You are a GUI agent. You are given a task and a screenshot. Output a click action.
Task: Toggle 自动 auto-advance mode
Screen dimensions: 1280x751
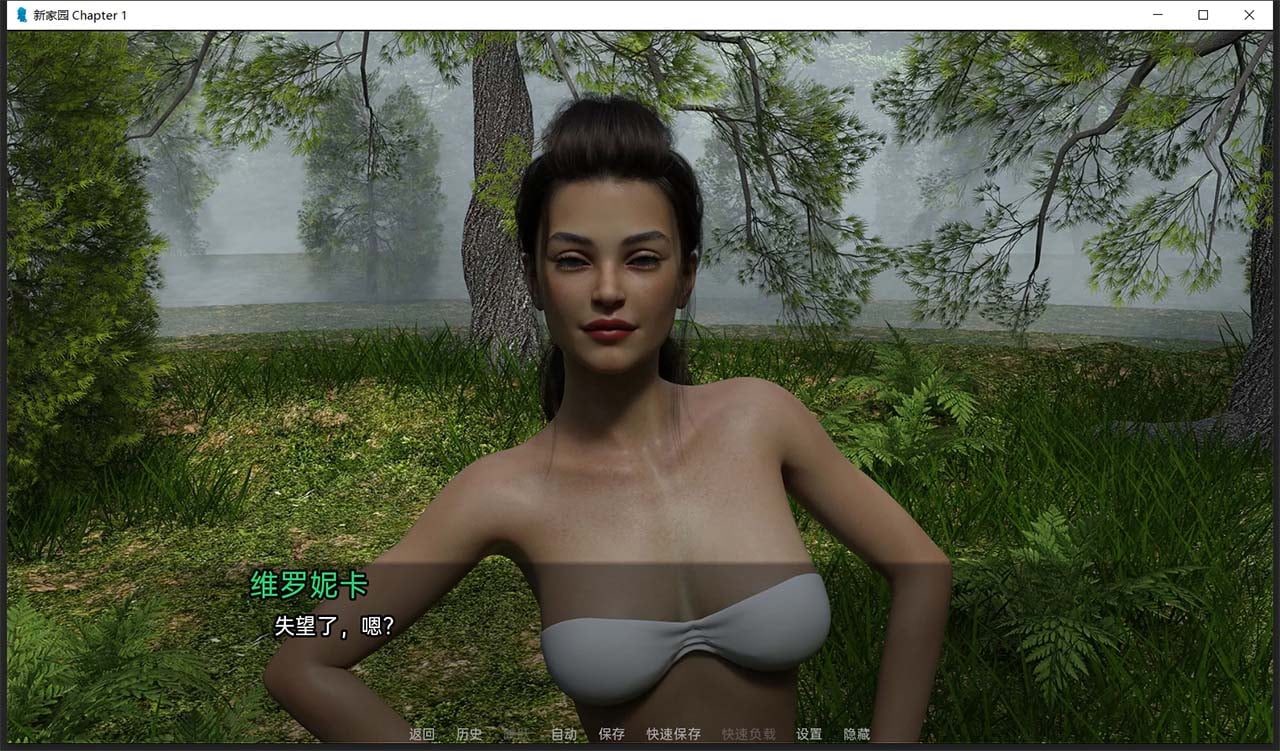(564, 734)
